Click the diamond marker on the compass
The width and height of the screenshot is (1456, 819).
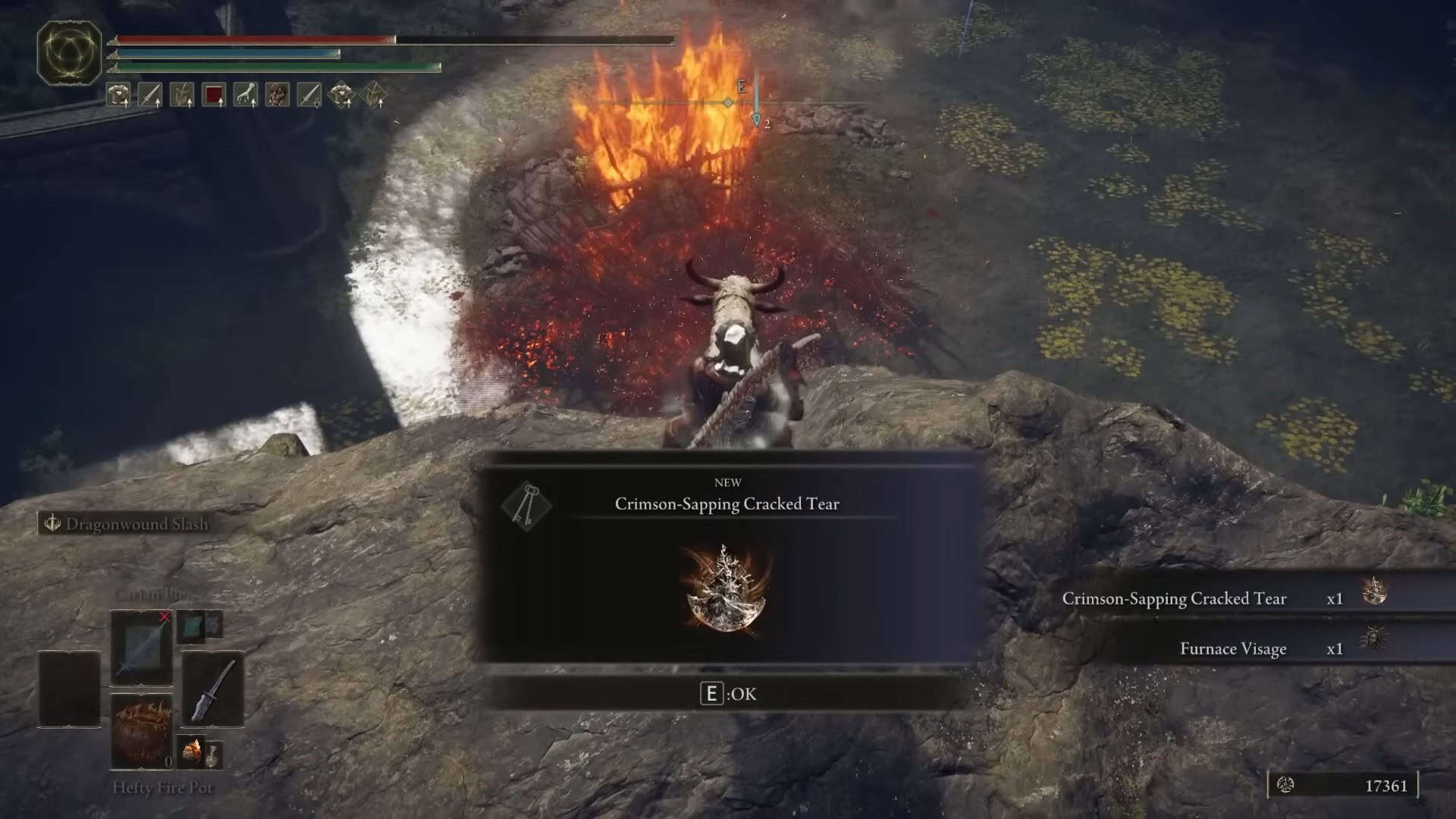(728, 102)
